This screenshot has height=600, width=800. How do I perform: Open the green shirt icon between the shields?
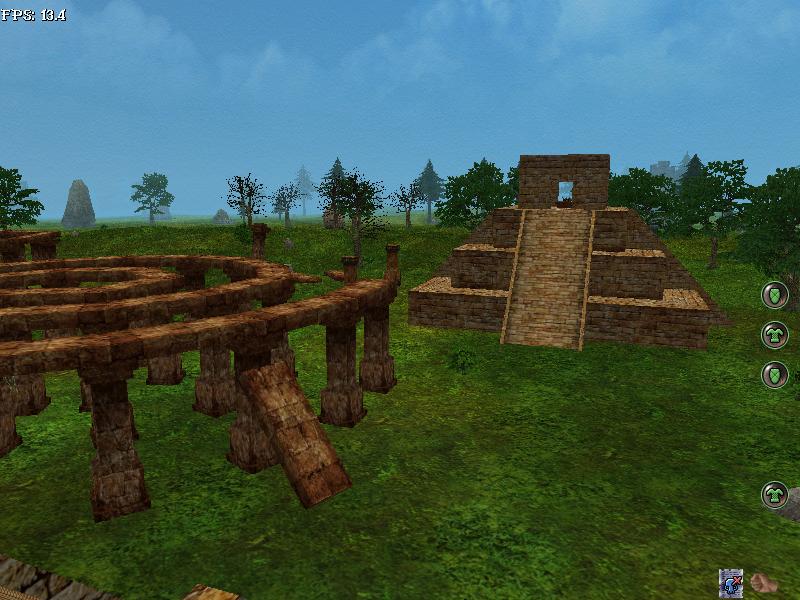point(775,334)
